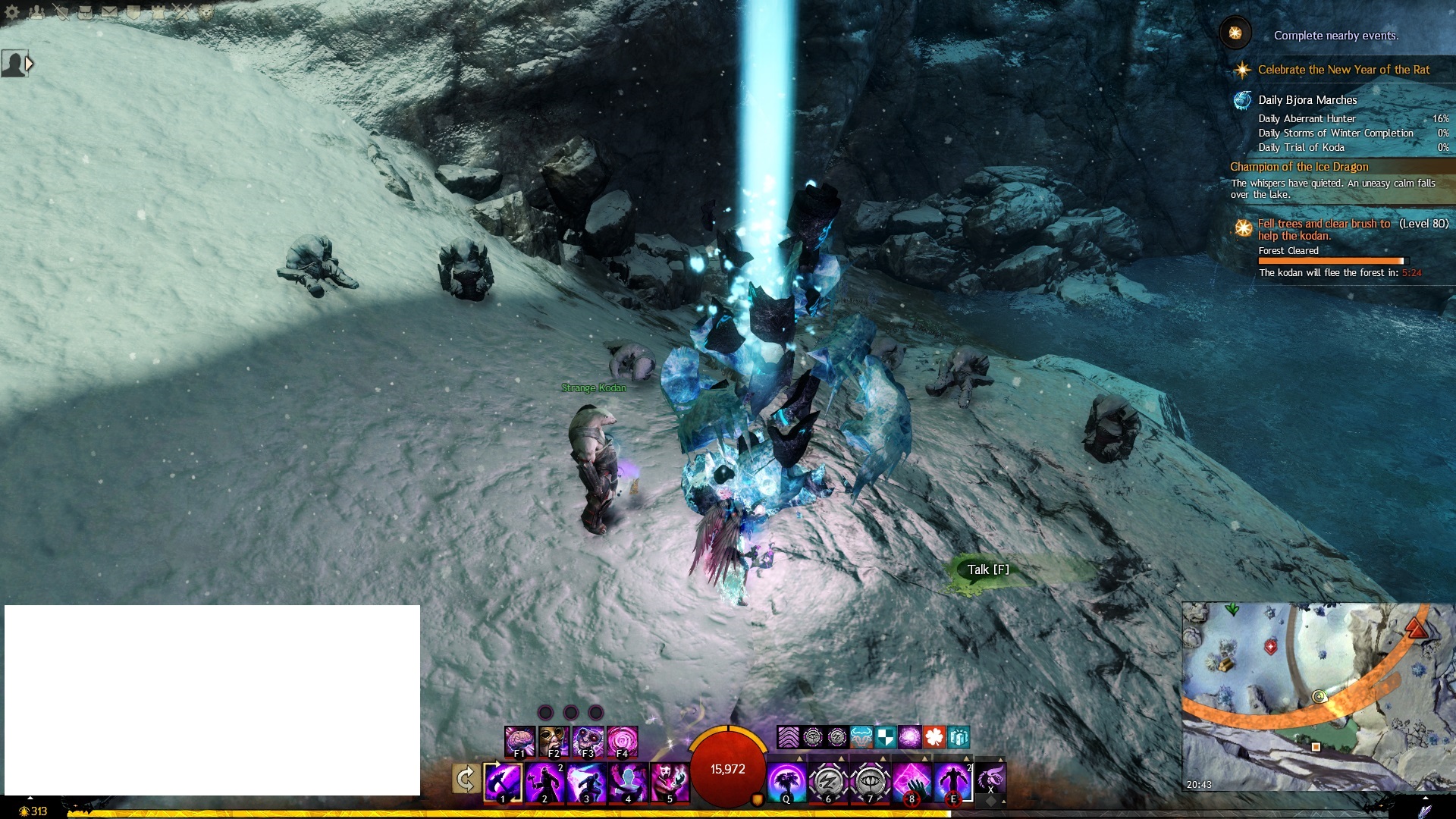Open the contacts and LFG icon
Viewport: 1456px width, 819px height.
(36, 12)
